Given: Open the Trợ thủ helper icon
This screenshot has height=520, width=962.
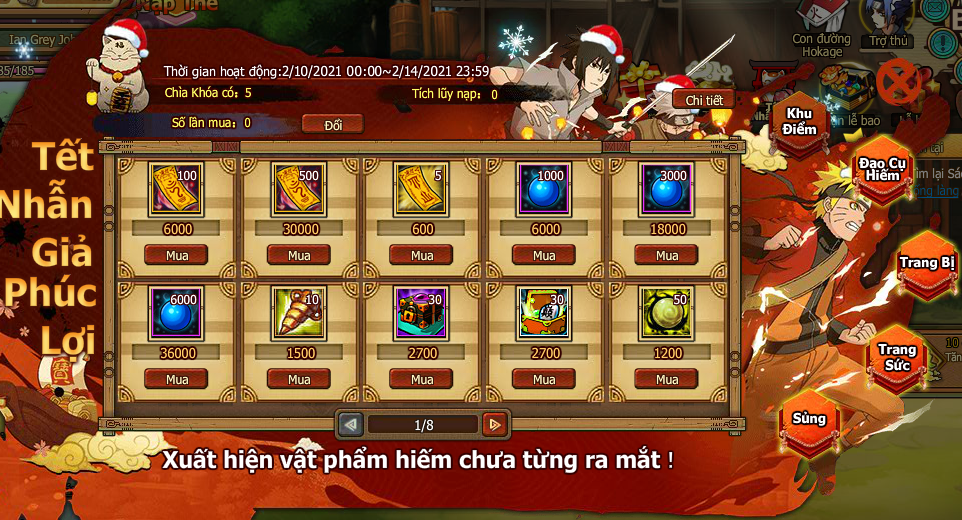Looking at the screenshot, I should coord(887,20).
